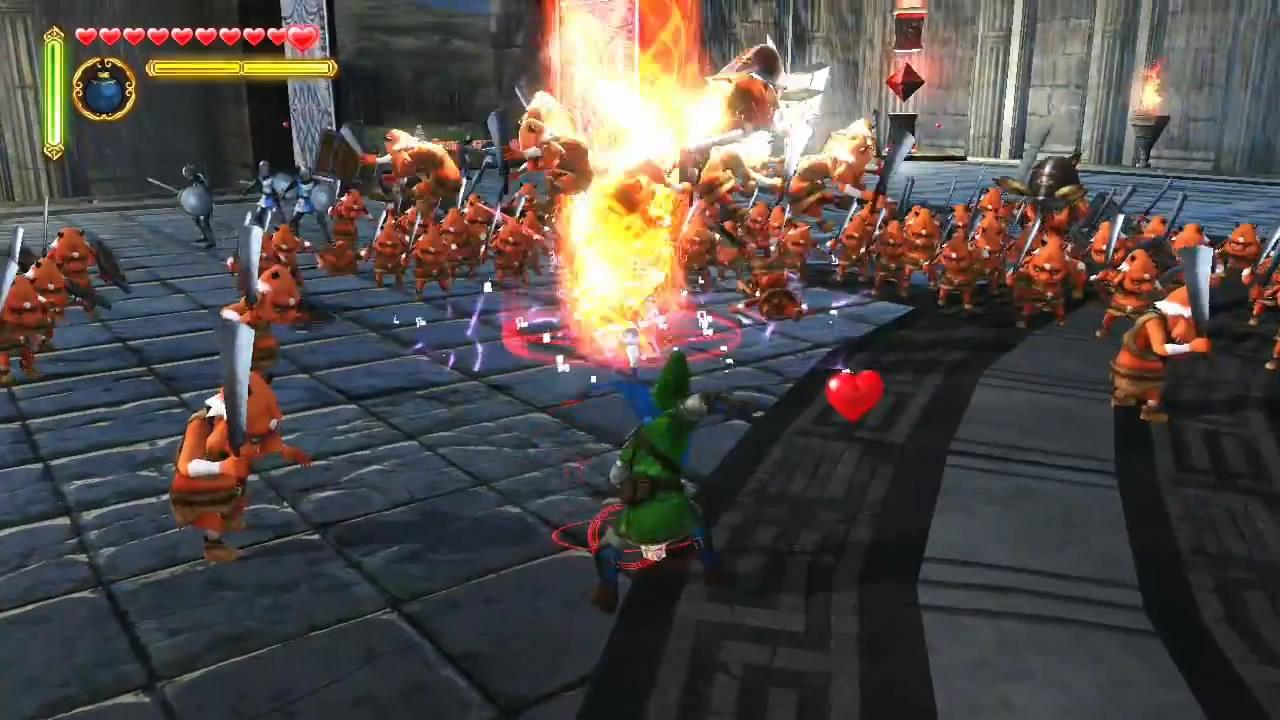Select the bomb item icon

click(x=104, y=89)
